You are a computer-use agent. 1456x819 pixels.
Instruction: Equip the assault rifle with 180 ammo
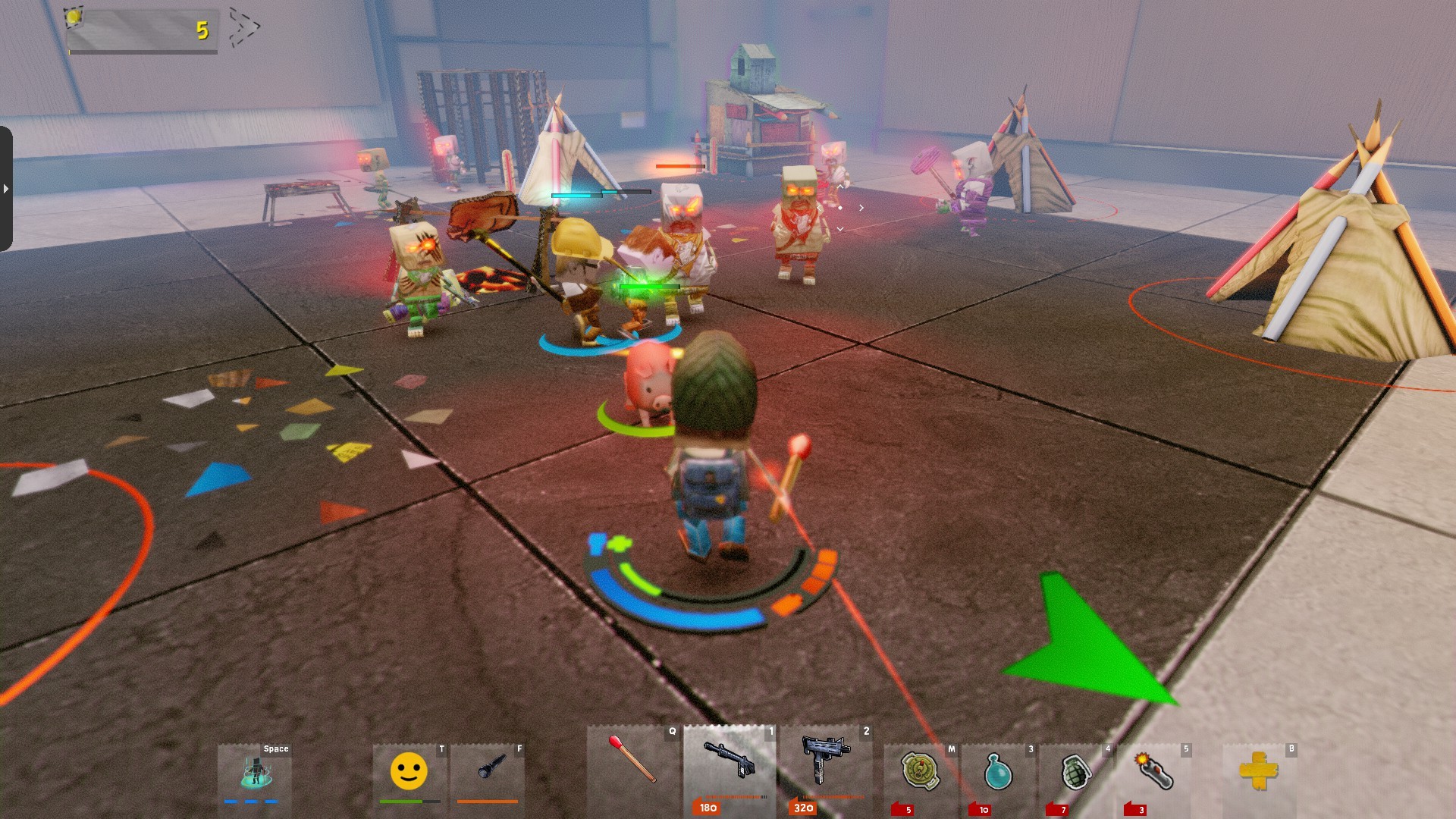coord(729,762)
